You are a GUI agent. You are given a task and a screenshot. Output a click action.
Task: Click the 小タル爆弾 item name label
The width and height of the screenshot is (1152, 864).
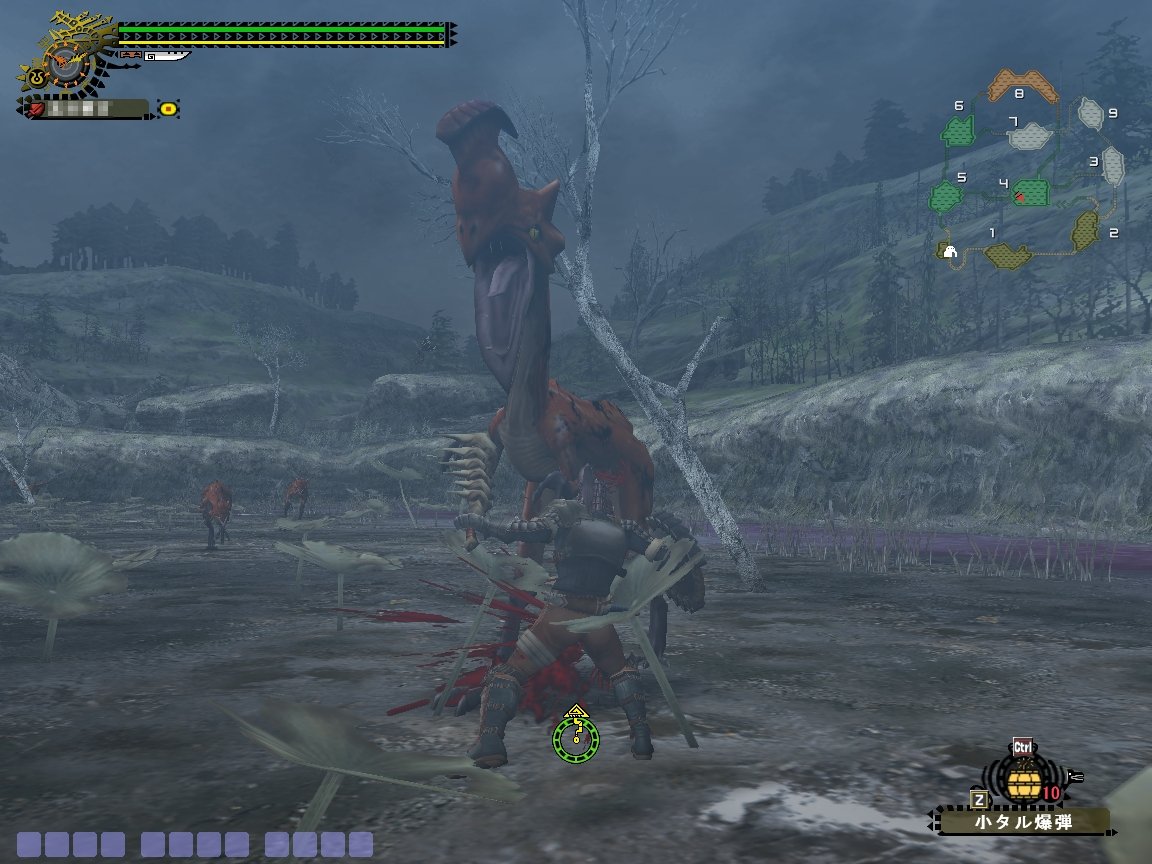pos(1024,823)
